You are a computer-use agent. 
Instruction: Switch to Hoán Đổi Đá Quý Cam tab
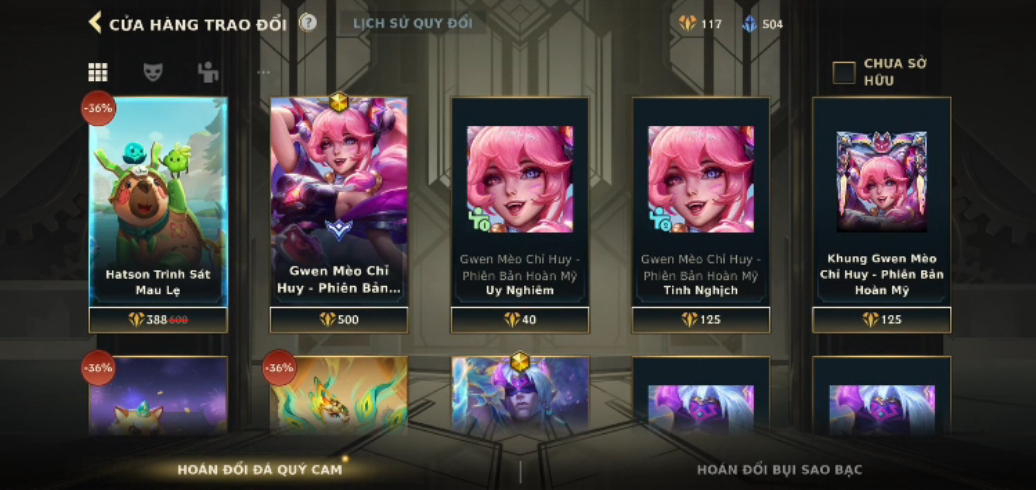pos(260,469)
